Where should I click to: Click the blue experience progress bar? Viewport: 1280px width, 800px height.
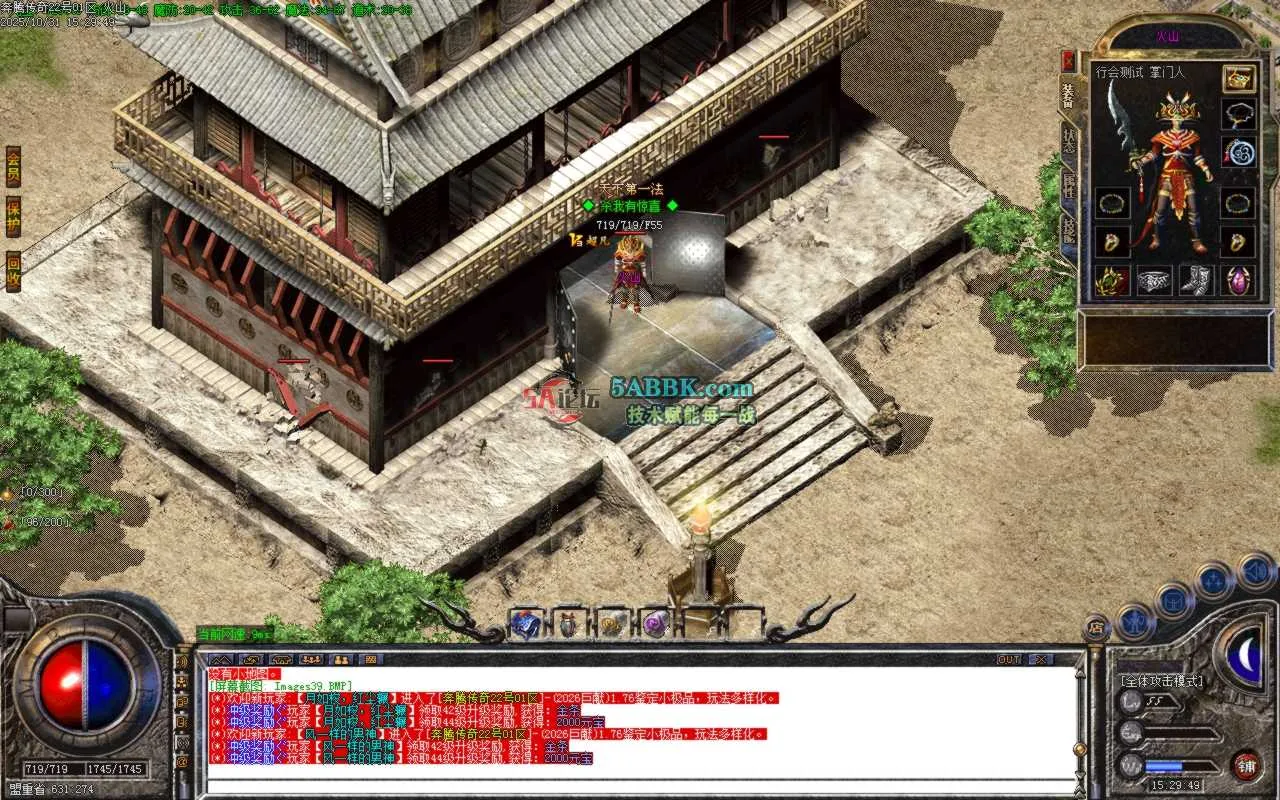click(1164, 766)
